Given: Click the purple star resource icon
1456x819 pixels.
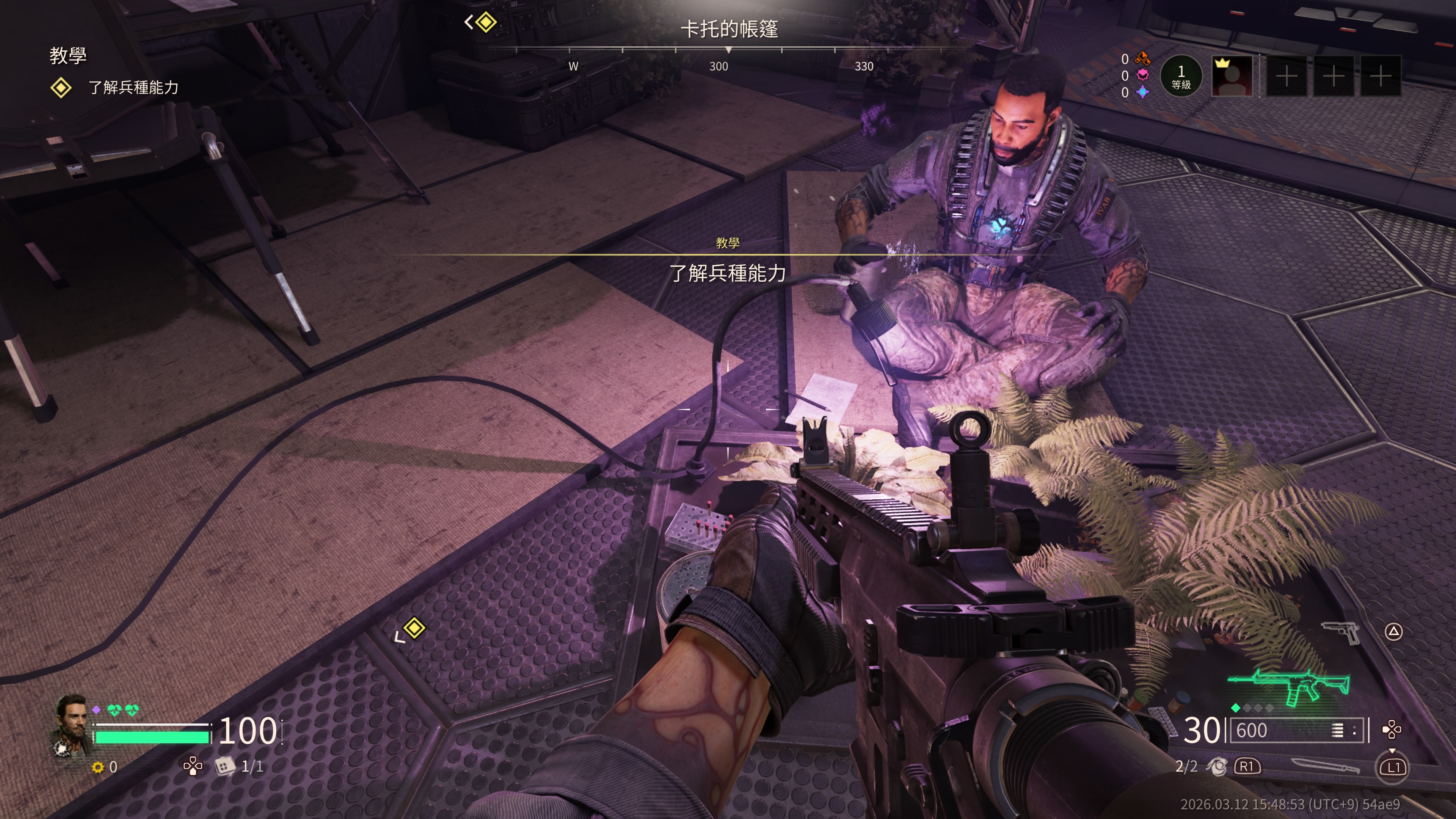Looking at the screenshot, I should pyautogui.click(x=1142, y=92).
